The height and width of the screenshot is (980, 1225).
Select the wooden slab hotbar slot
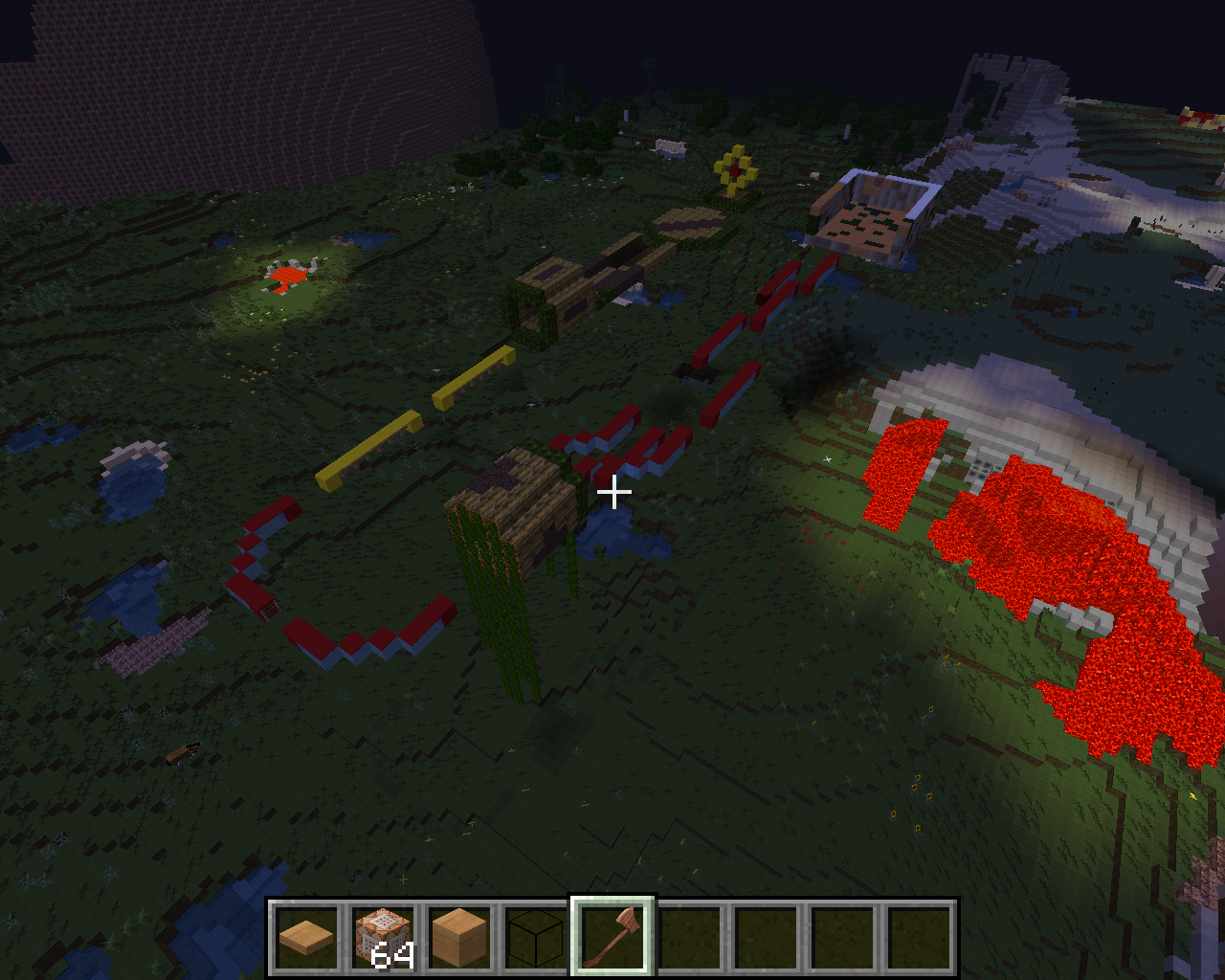click(x=306, y=937)
